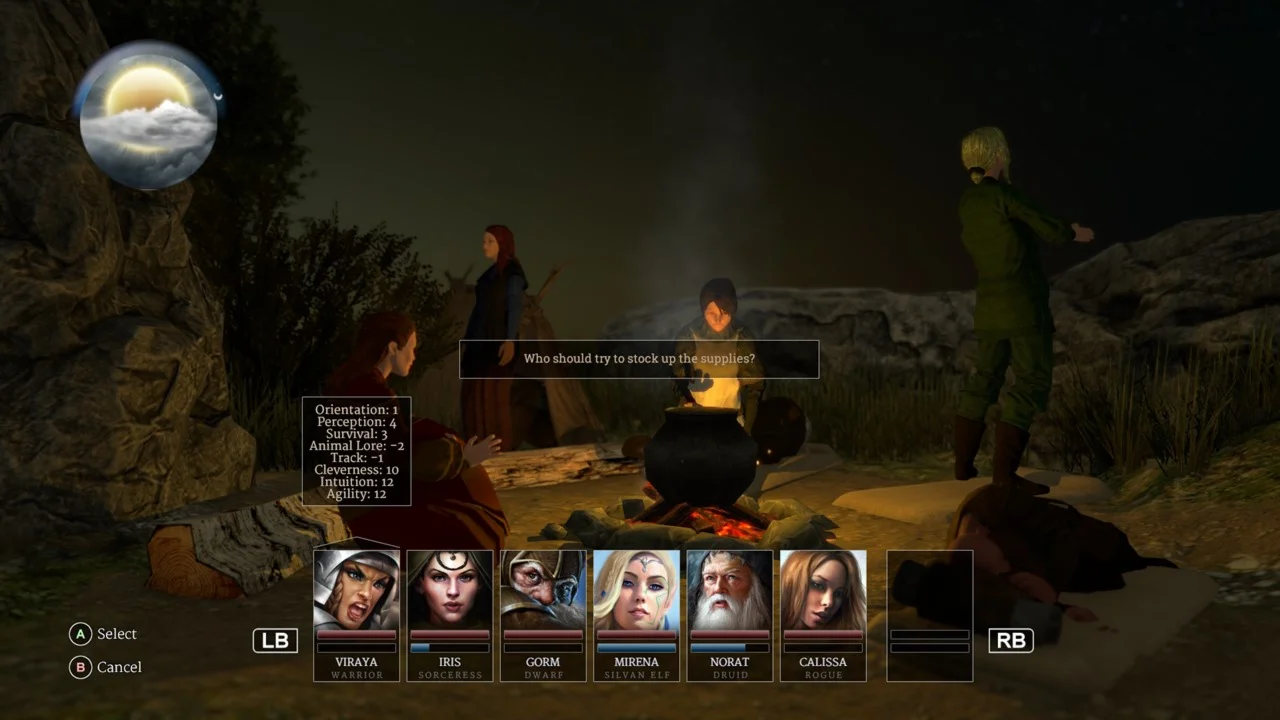Select Calissa the Rogue portrait
1280x720 pixels.
pos(823,590)
